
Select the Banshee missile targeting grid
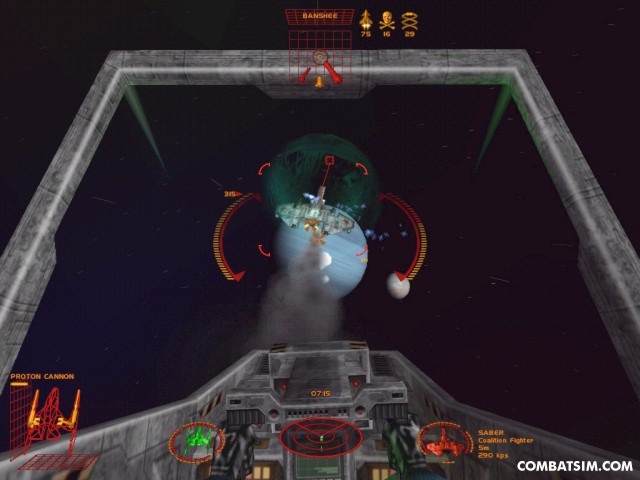(x=319, y=58)
